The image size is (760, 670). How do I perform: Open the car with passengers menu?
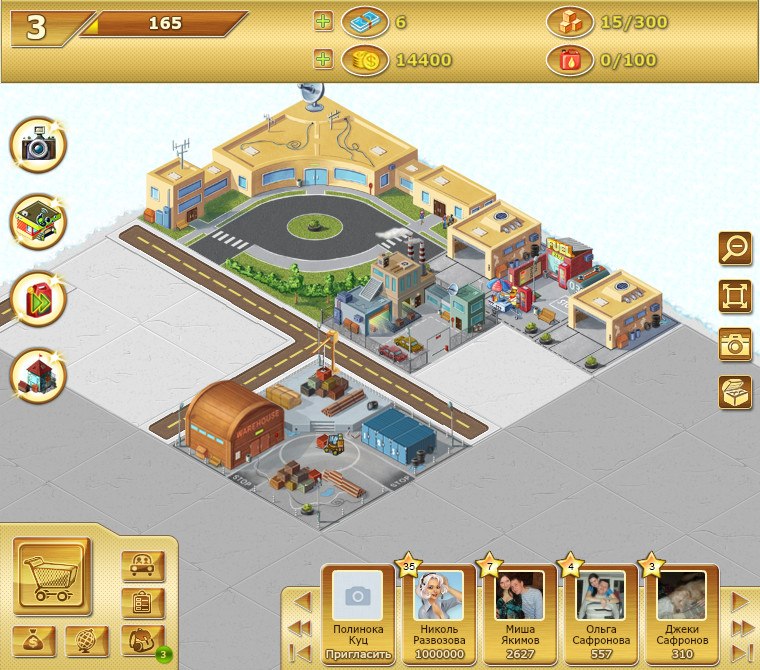[142, 566]
